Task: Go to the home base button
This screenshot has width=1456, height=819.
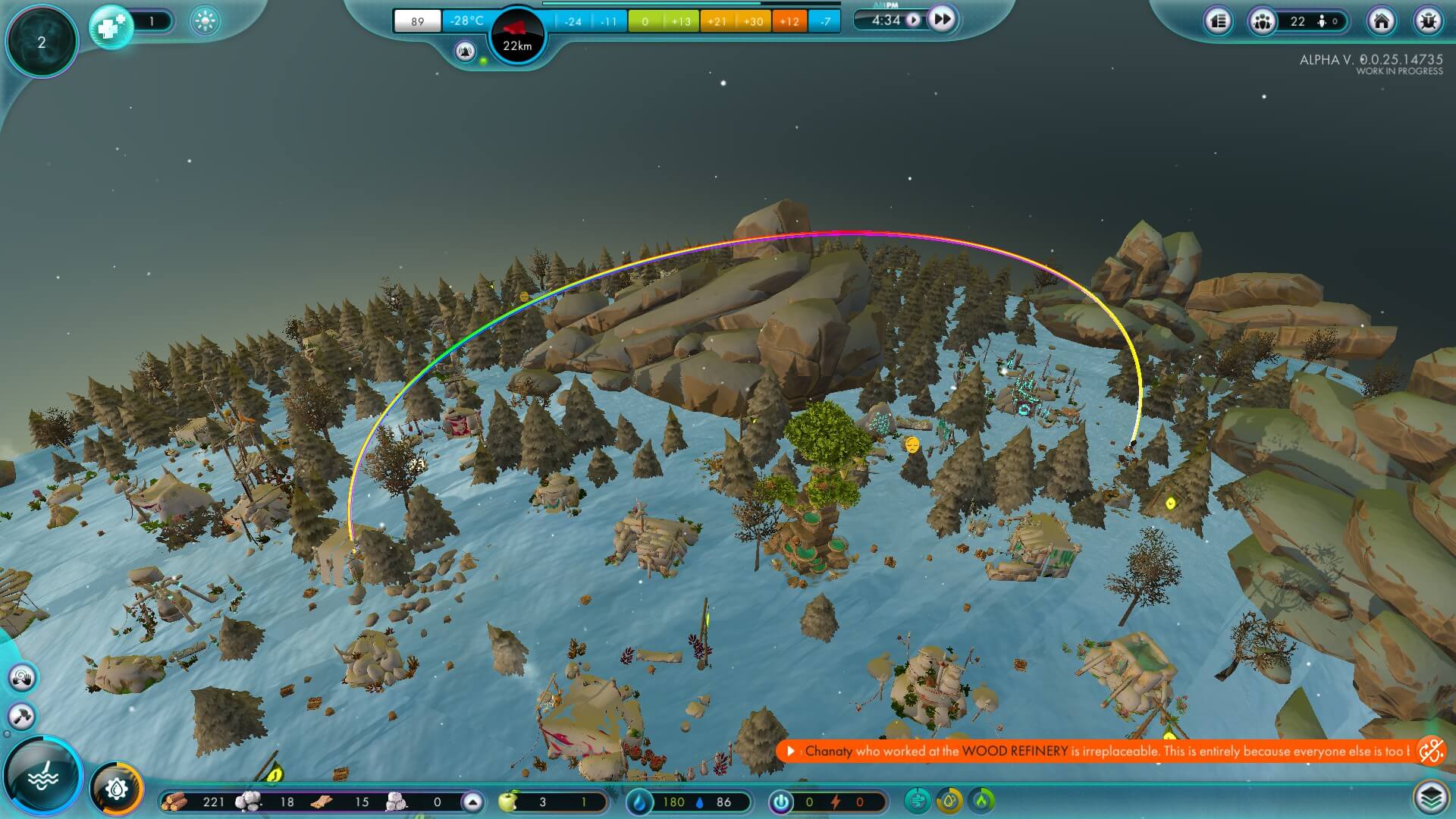Action: coord(1381,21)
